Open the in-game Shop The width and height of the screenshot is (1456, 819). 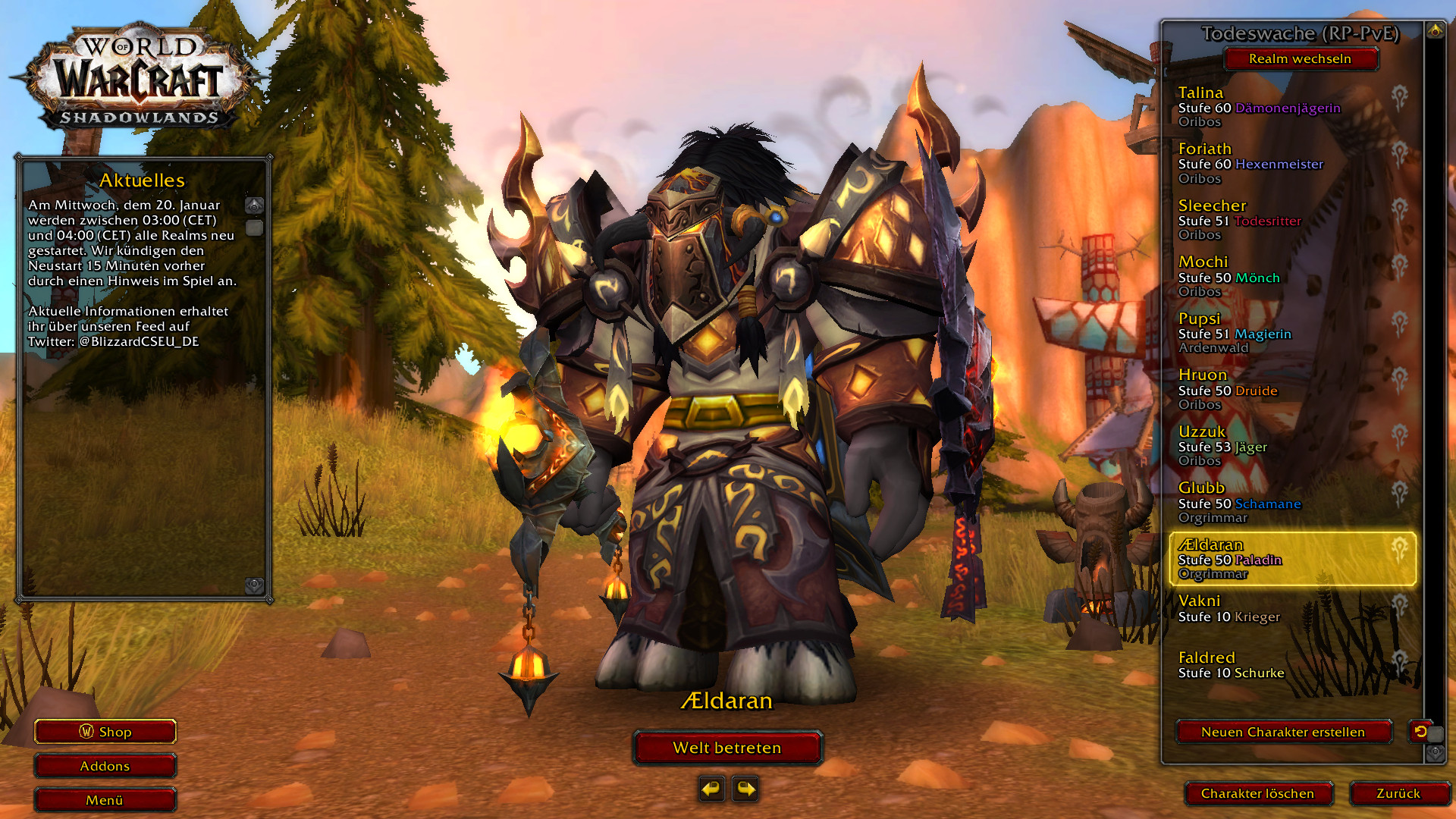coord(105,732)
